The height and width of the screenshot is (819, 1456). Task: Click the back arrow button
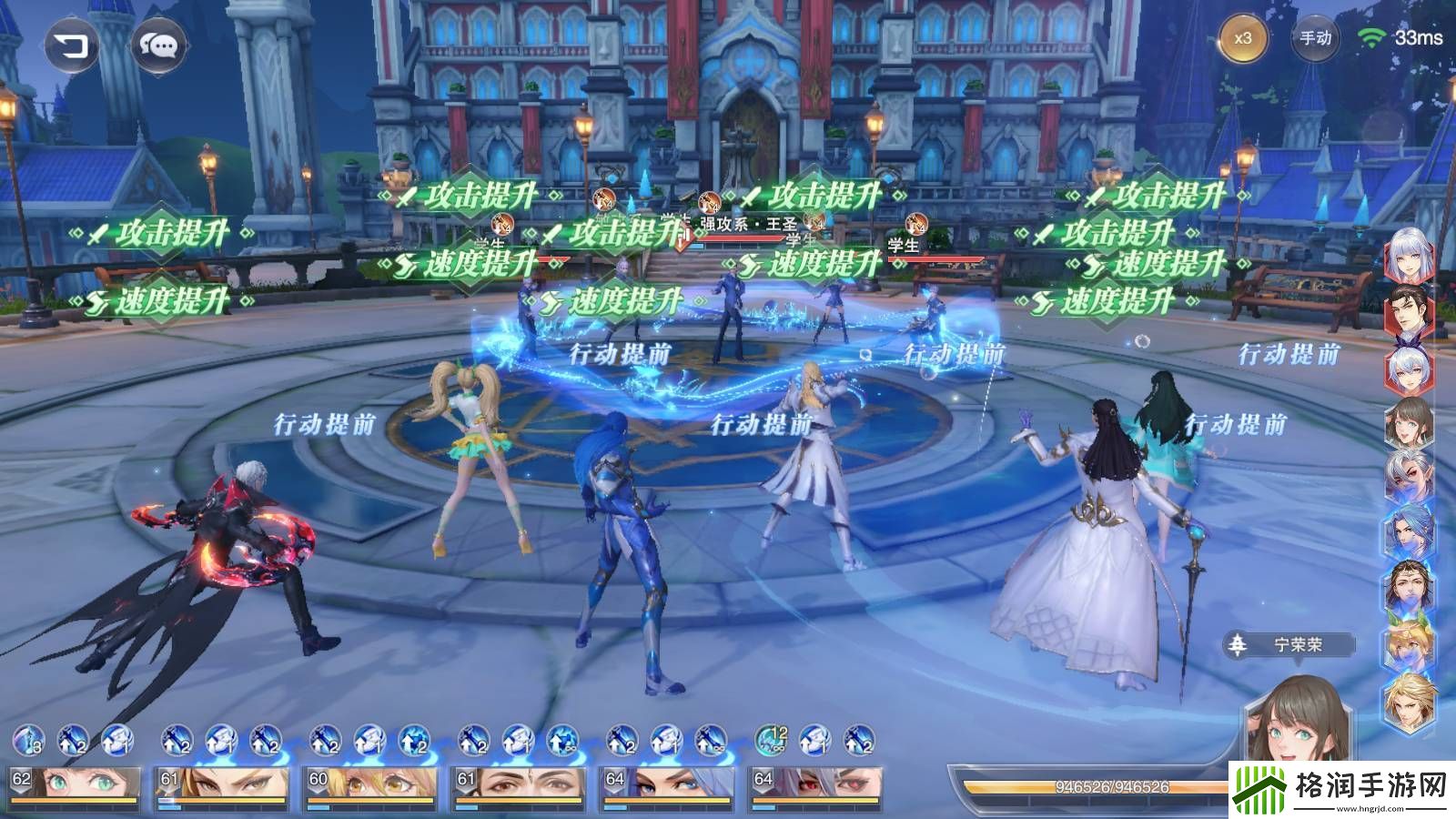coord(72,45)
